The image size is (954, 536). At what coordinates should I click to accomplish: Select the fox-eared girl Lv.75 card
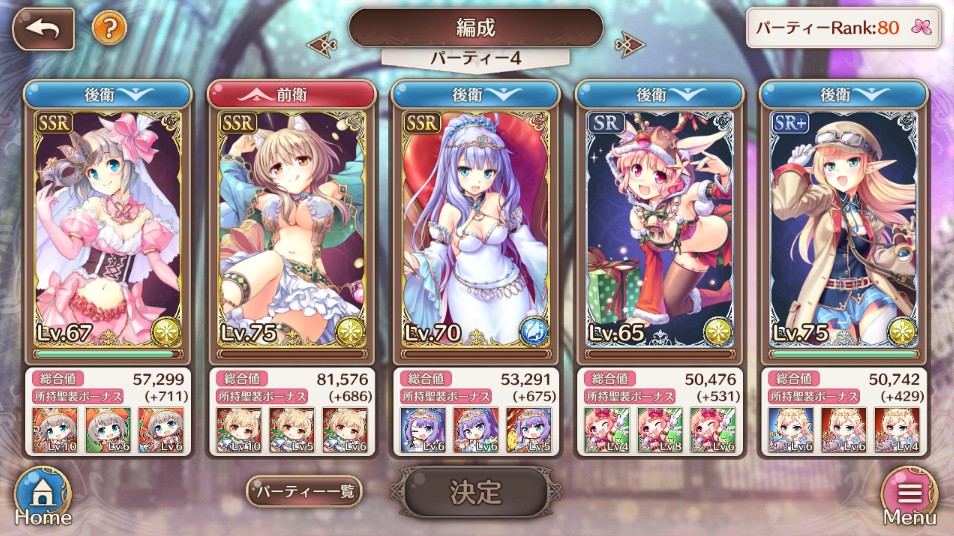[x=292, y=230]
